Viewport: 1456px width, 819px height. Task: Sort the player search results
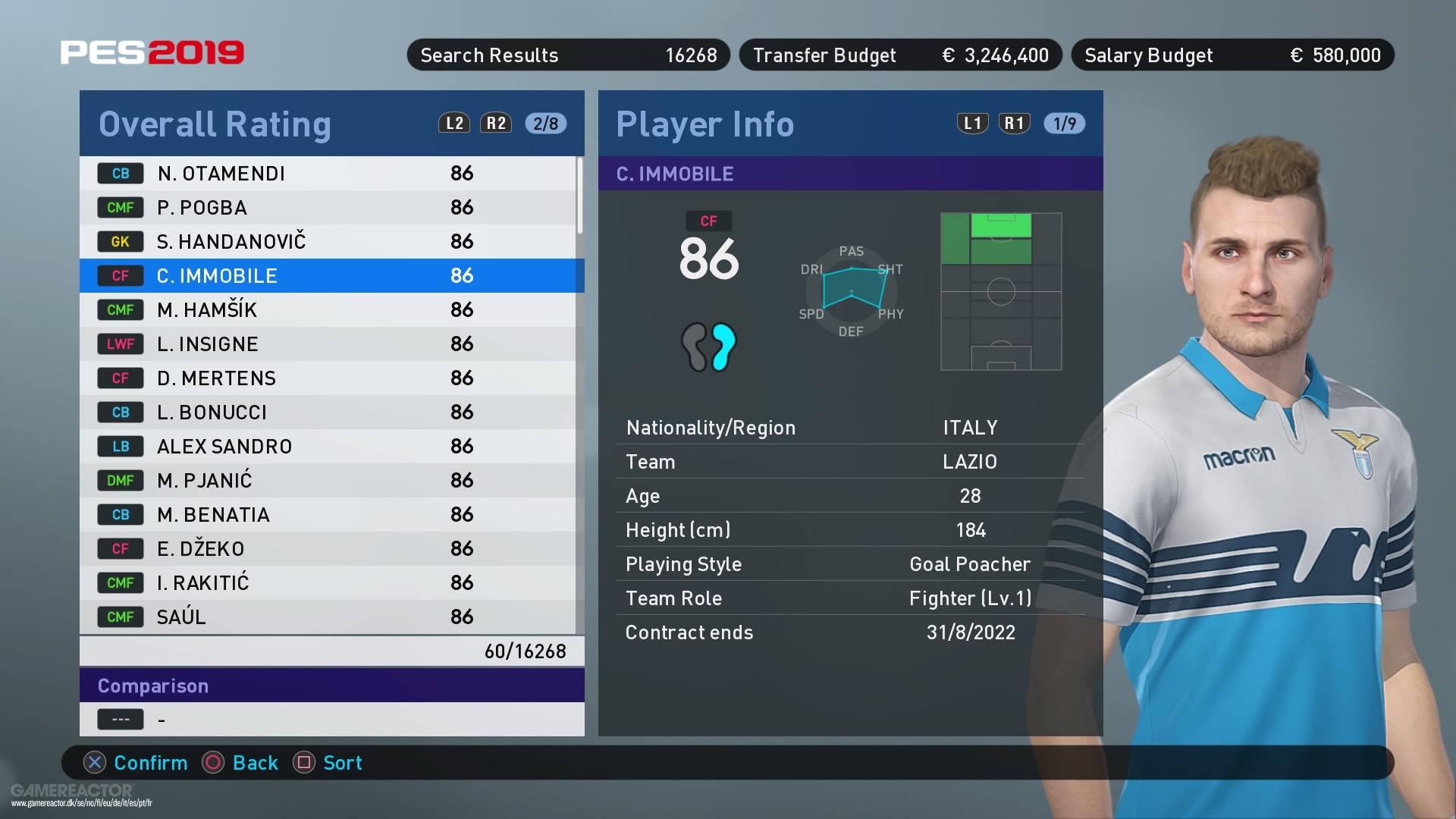(x=328, y=763)
